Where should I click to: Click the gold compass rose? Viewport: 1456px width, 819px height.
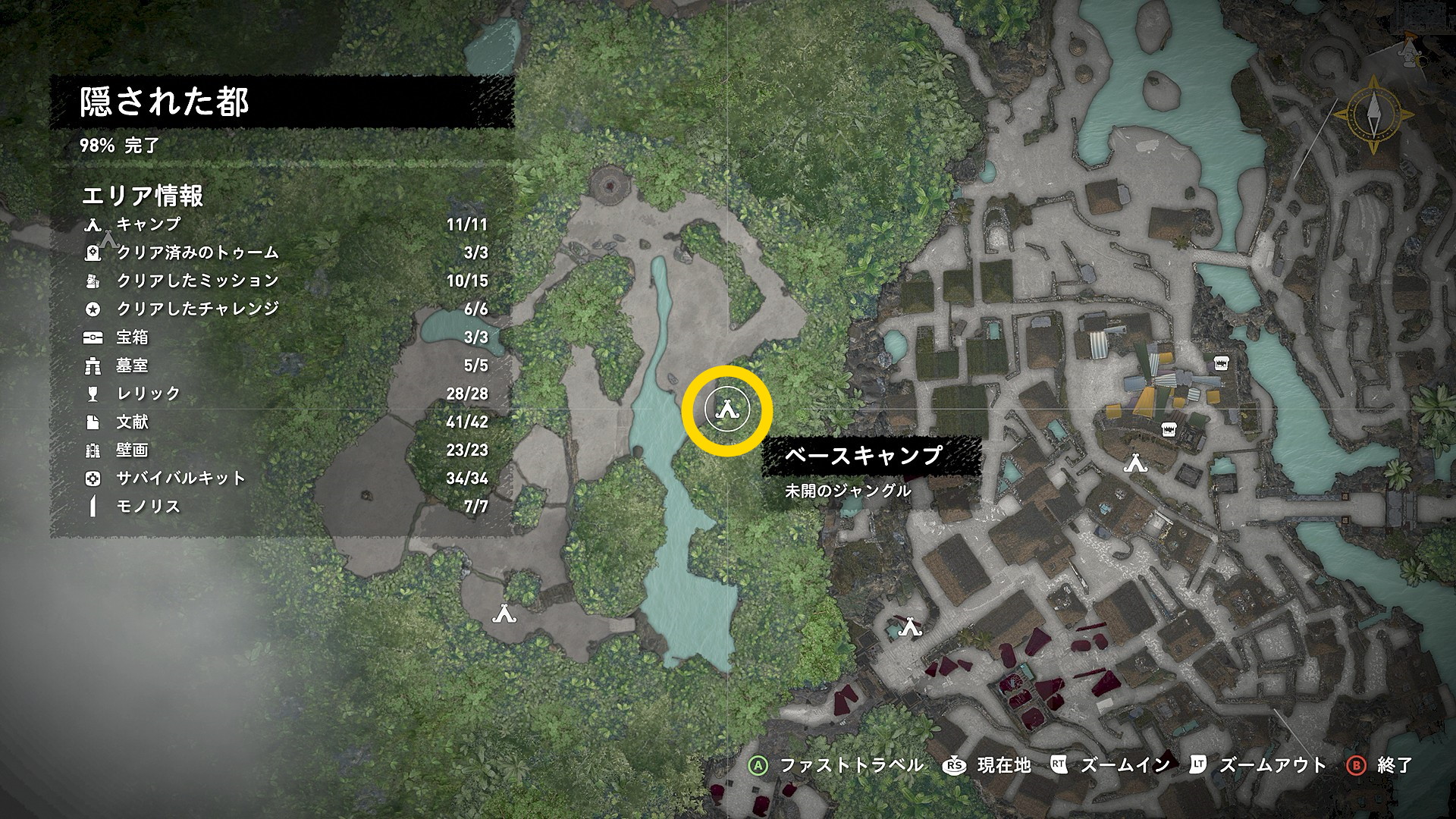1373,115
